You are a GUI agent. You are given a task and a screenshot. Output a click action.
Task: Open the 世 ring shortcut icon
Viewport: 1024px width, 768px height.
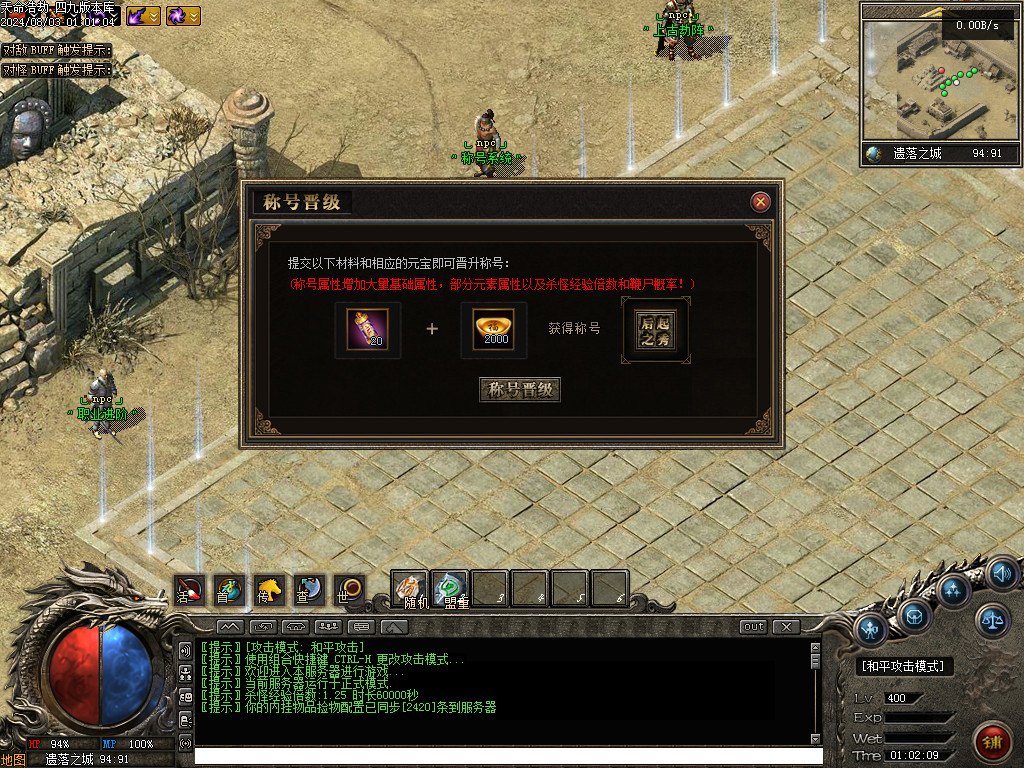348,590
